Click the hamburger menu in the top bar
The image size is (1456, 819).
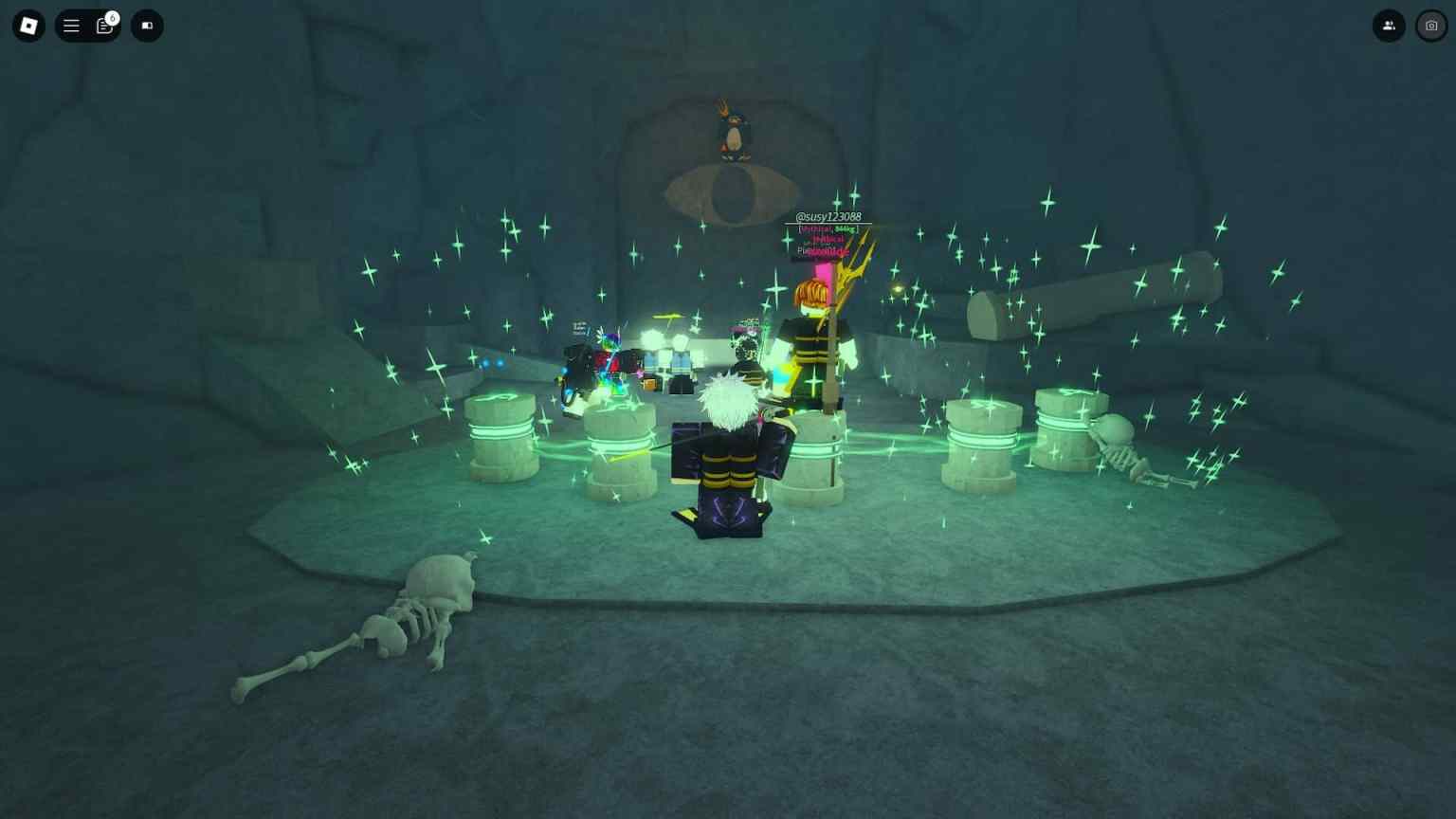click(x=71, y=26)
